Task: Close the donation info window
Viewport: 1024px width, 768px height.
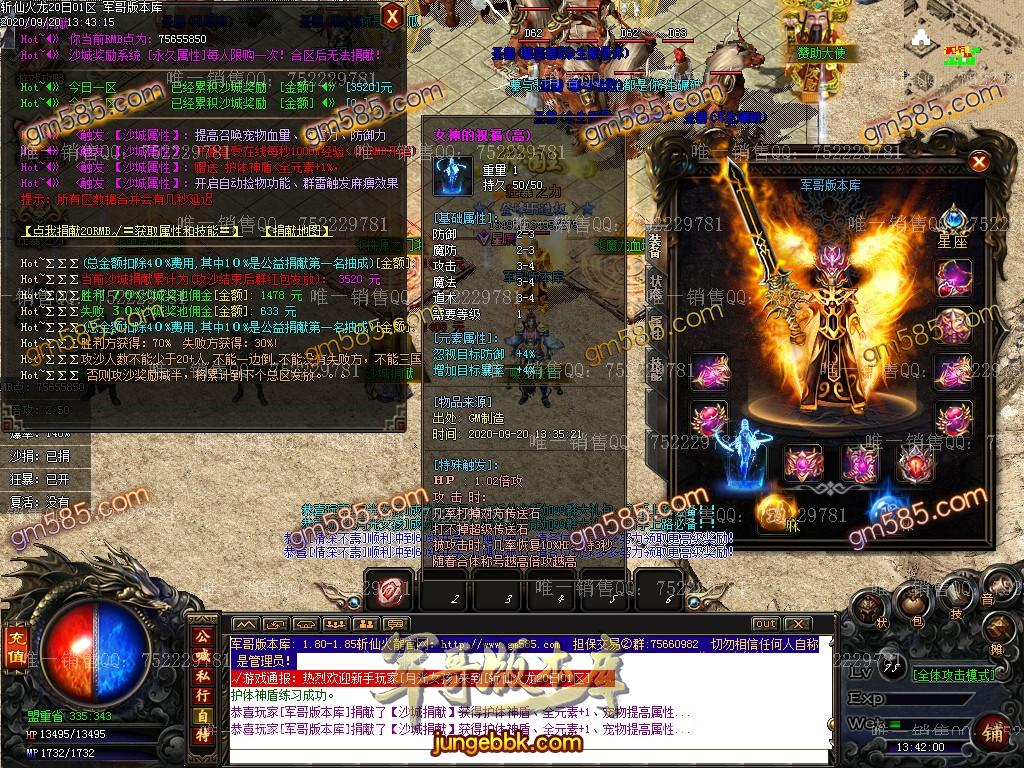Action: tap(393, 16)
